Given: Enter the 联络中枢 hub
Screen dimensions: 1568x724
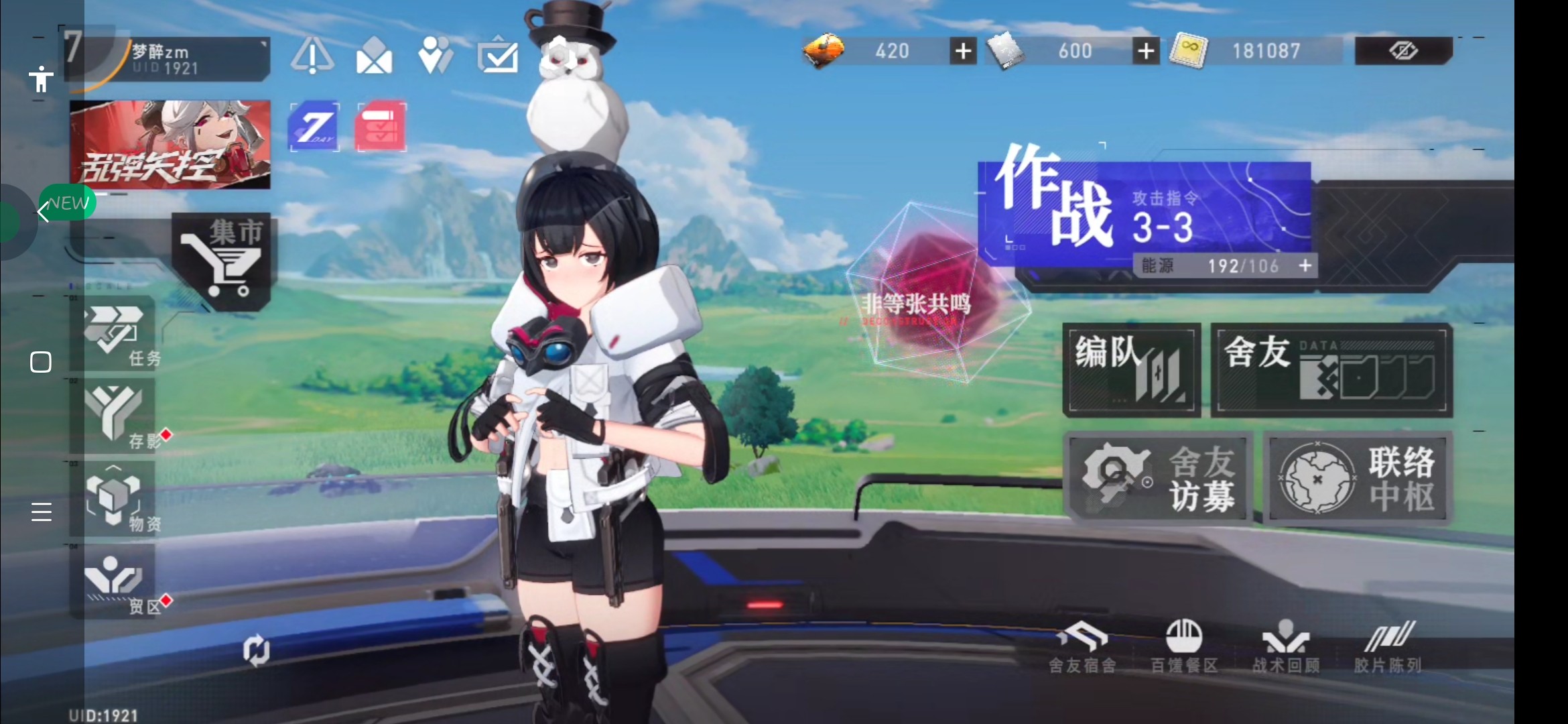Looking at the screenshot, I should [1358, 478].
